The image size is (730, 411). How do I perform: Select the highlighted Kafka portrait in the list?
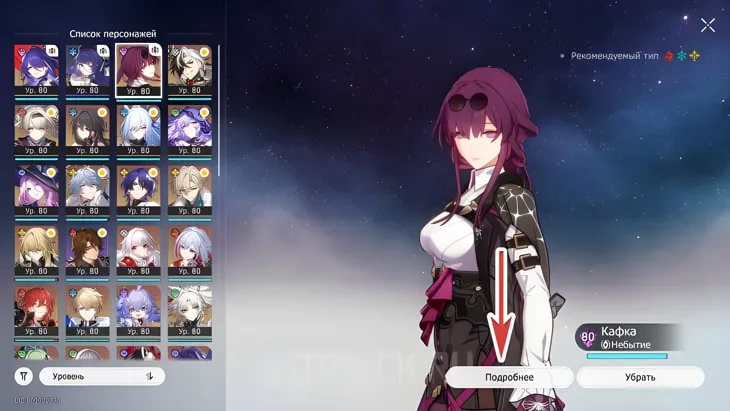139,69
